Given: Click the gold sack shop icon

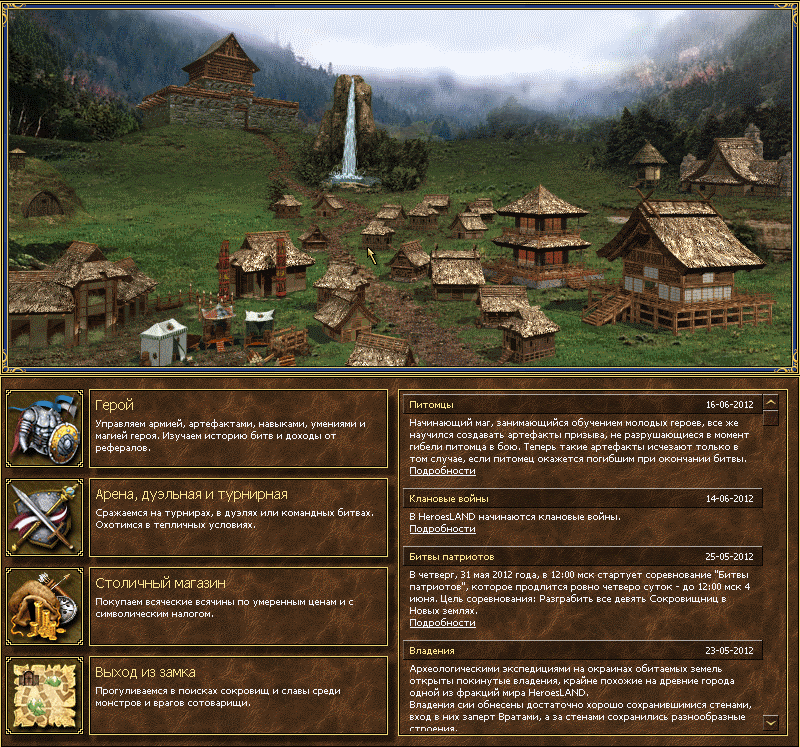Looking at the screenshot, I should [x=45, y=605].
